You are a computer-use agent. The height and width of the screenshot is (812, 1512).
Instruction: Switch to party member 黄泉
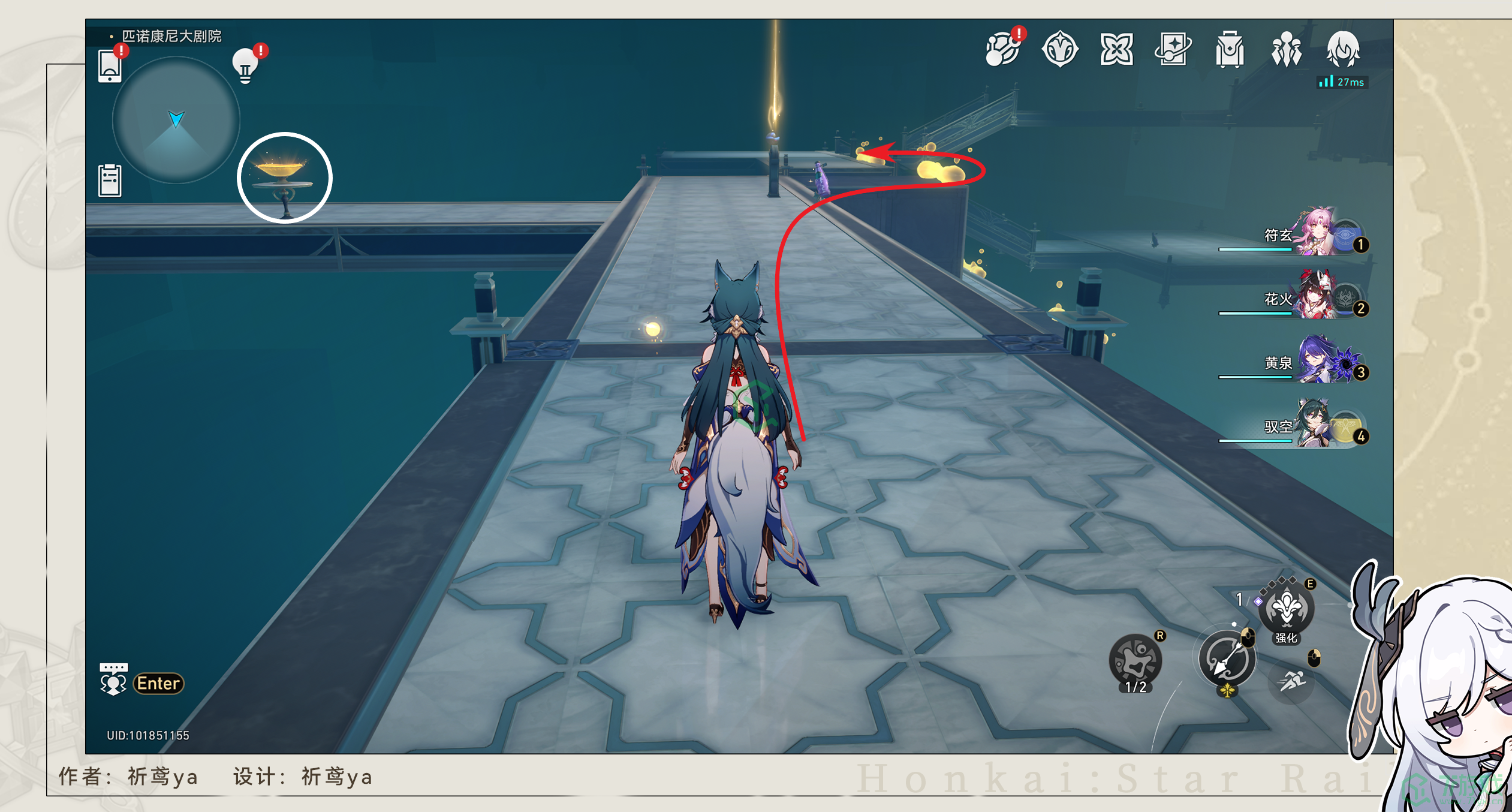(1314, 361)
